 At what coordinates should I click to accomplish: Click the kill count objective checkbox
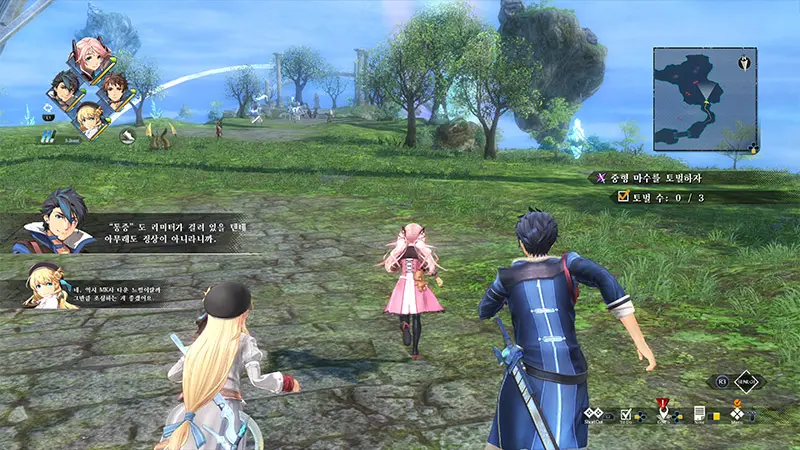(x=624, y=198)
